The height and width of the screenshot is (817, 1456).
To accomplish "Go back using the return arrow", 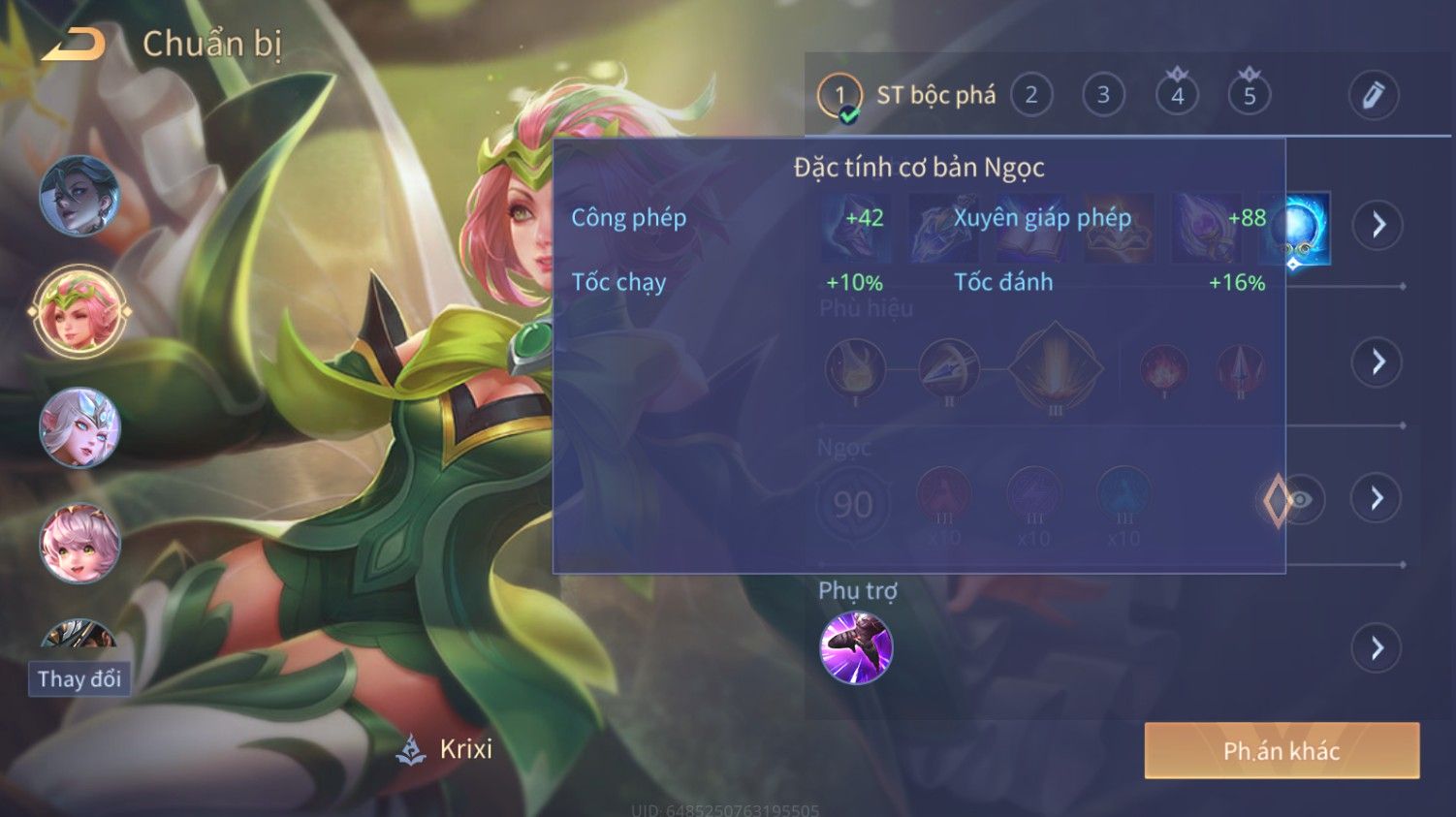I will [x=74, y=45].
